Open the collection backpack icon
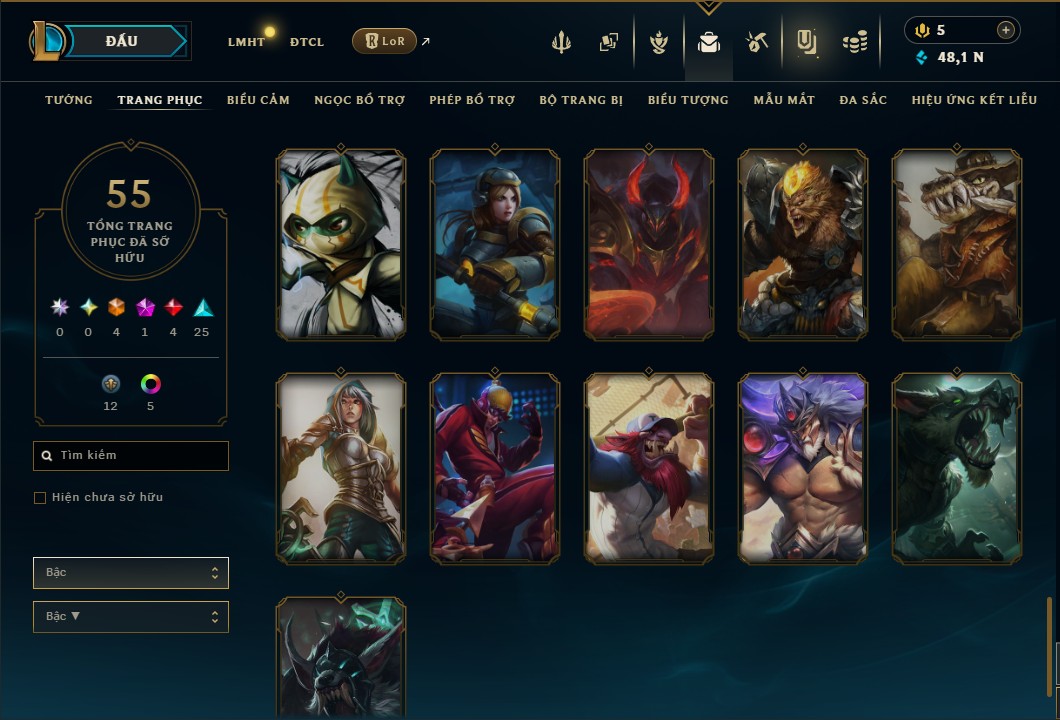Image resolution: width=1060 pixels, height=720 pixels. 709,42
